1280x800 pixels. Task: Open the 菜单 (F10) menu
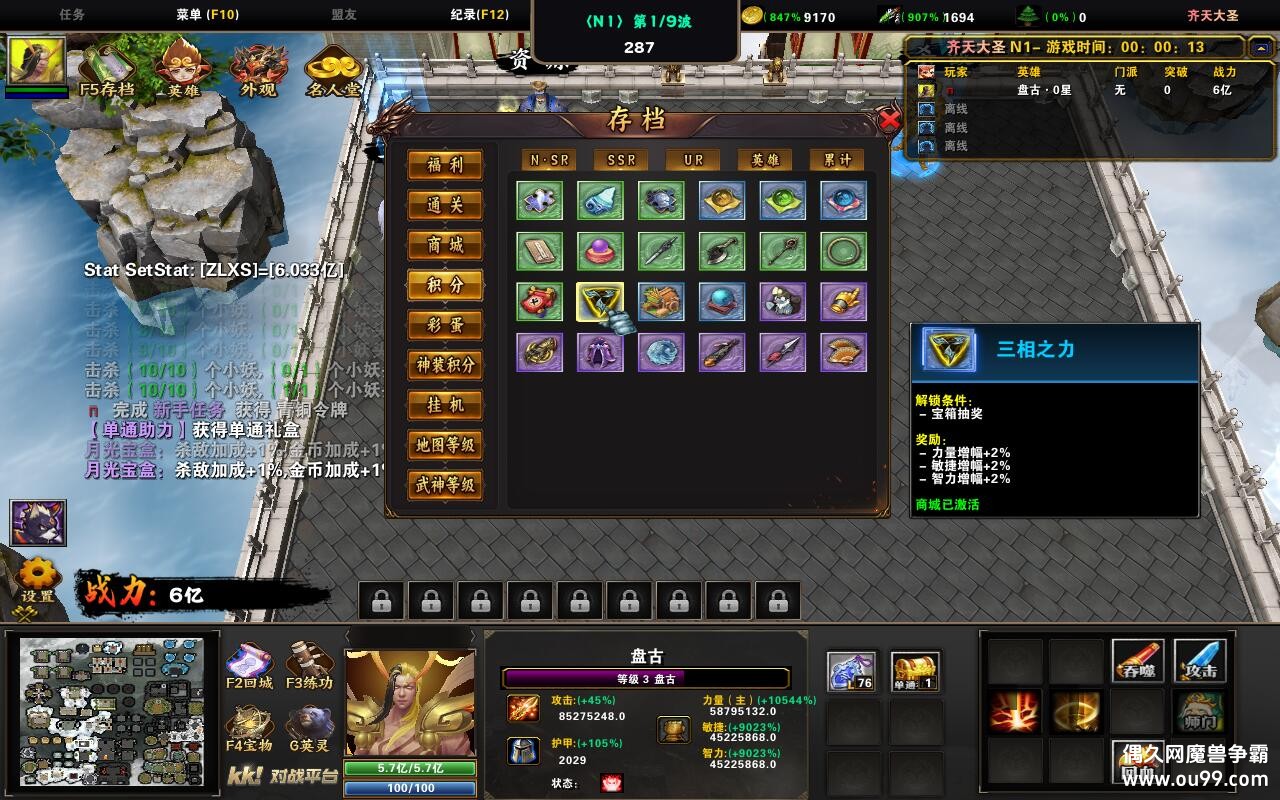pos(207,15)
